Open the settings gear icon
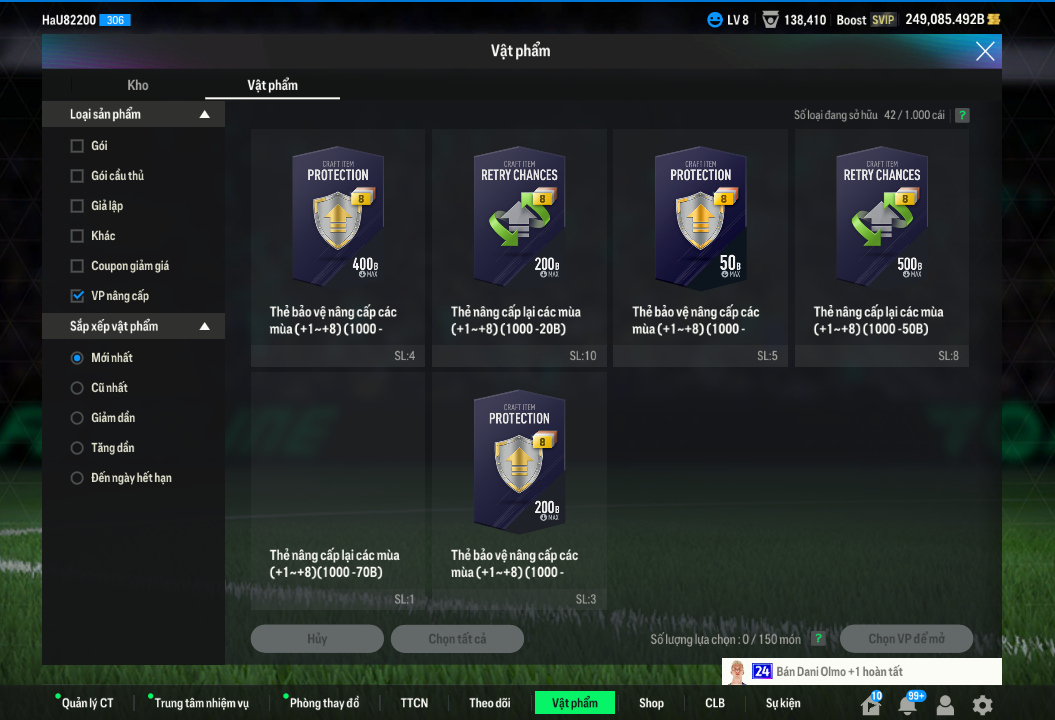Screen dimensions: 1055x720 click(x=983, y=704)
